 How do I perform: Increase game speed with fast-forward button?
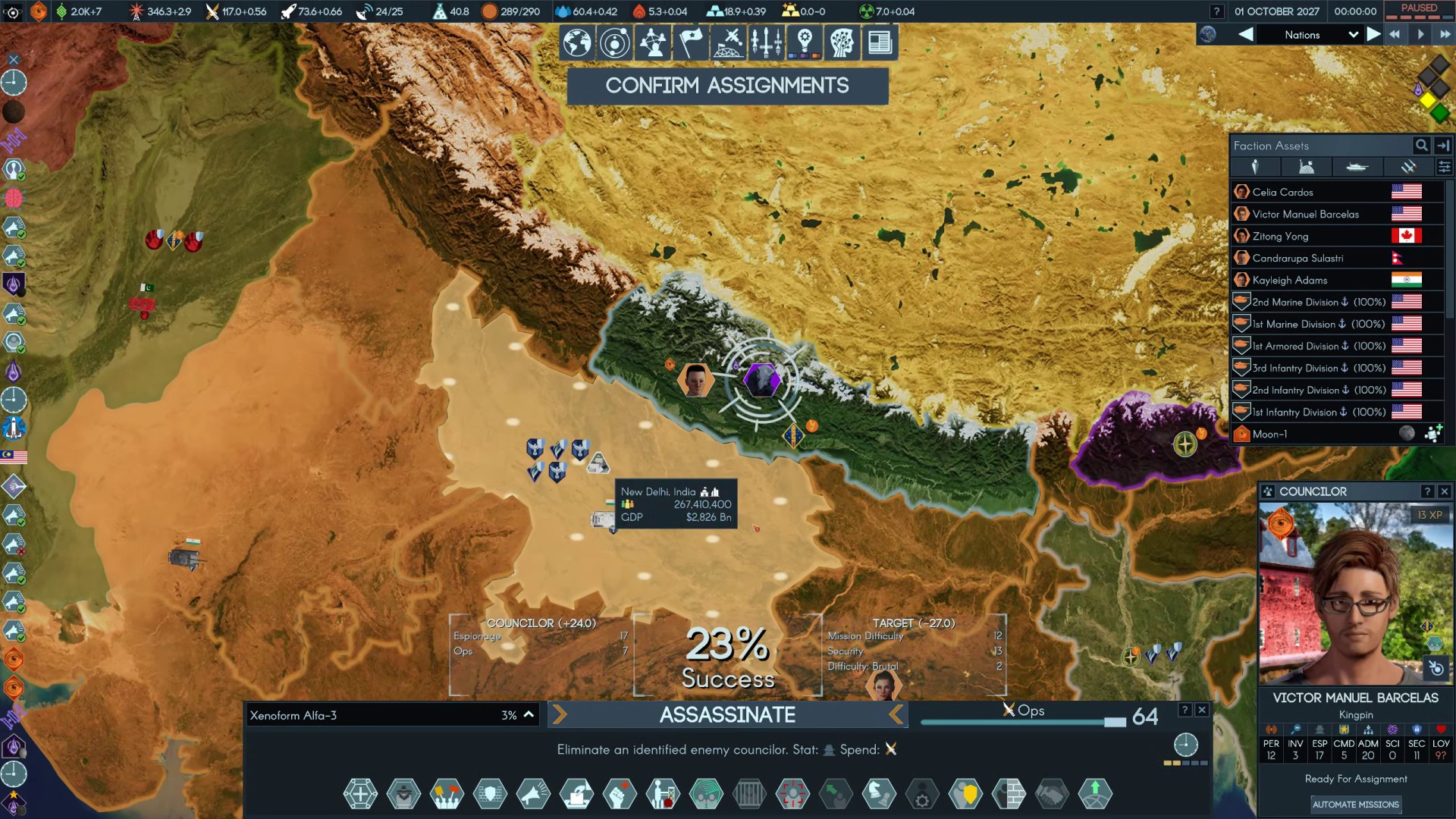pos(1445,35)
